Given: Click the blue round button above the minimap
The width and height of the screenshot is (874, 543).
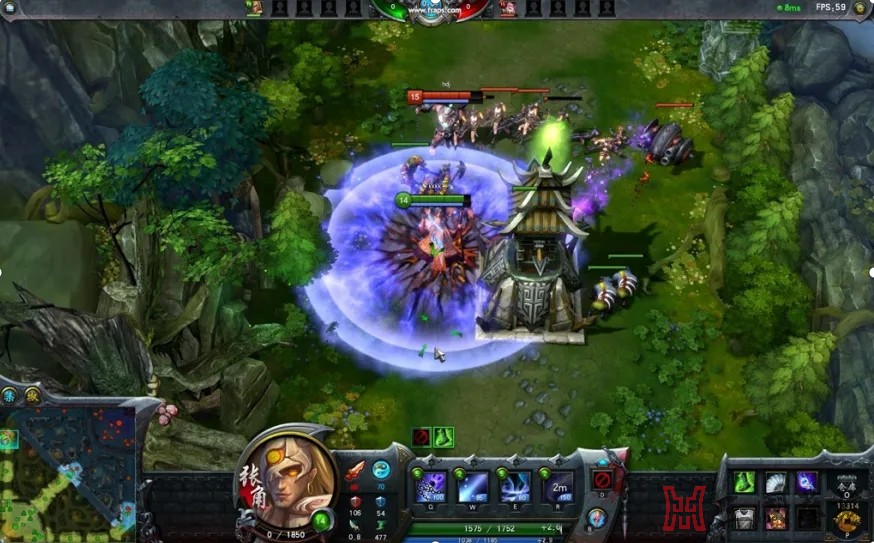Looking at the screenshot, I should coord(8,397).
